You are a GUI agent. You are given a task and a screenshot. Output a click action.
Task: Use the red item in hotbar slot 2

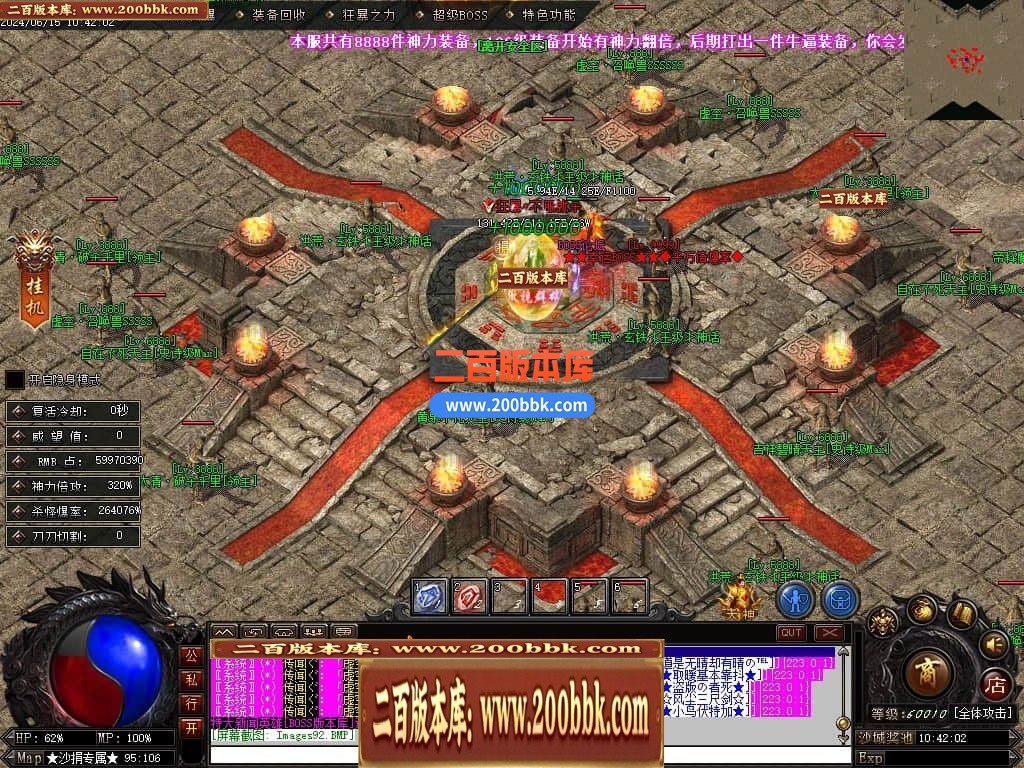(470, 596)
